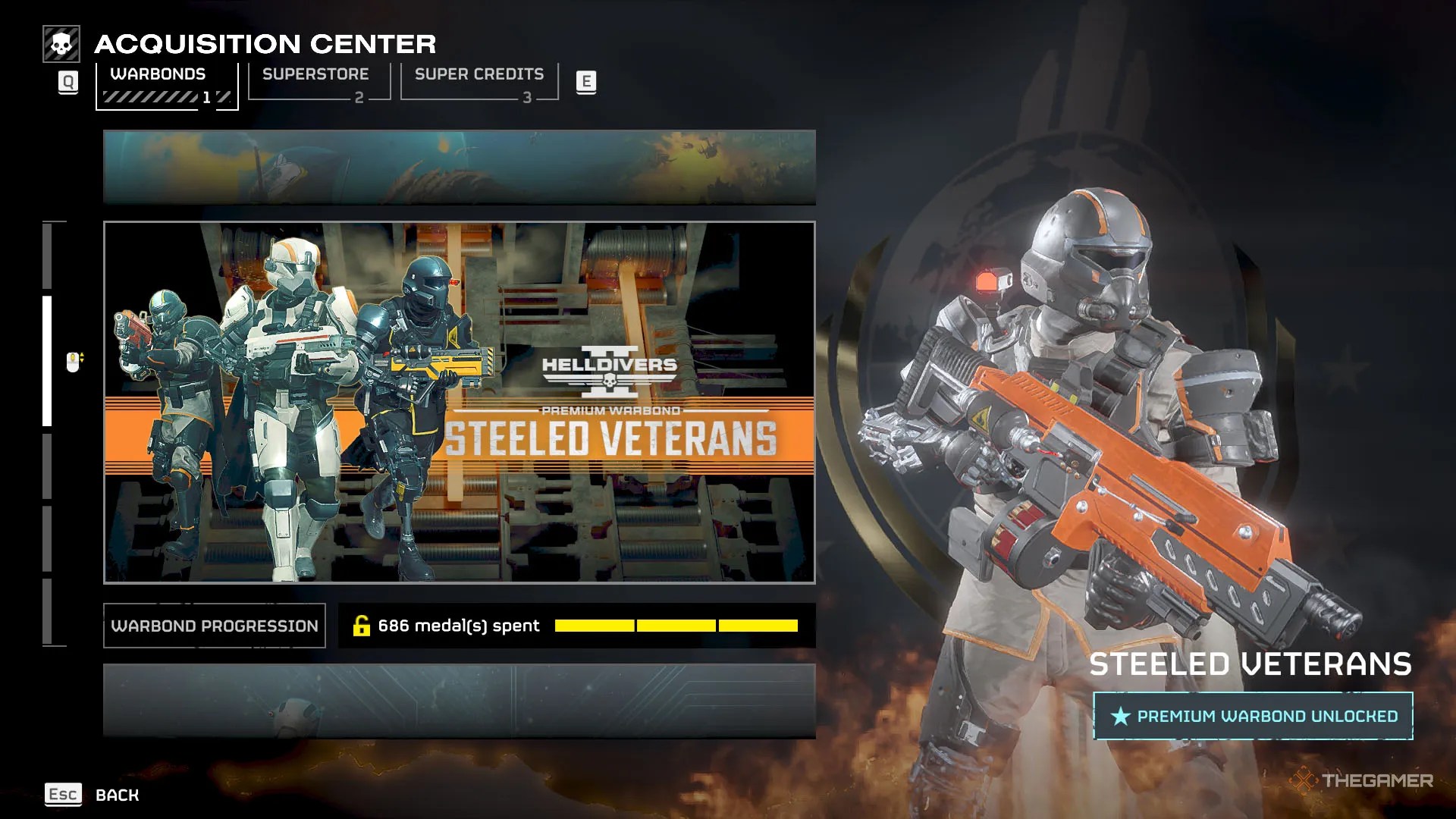Choose the warbond banner below Warbond Progression
Image resolution: width=1456 pixels, height=819 pixels.
[459, 701]
